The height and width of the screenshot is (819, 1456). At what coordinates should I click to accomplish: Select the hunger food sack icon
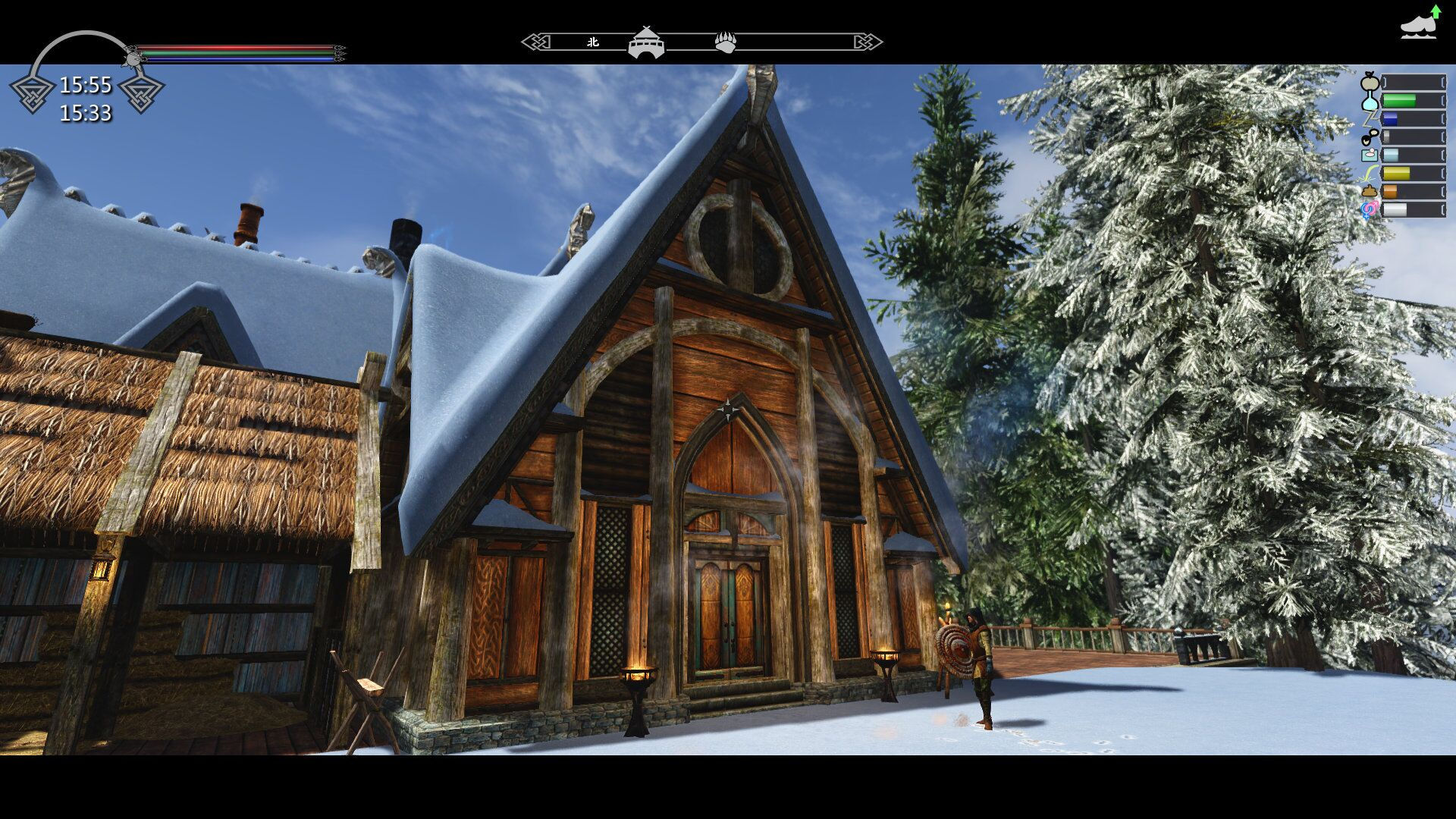(x=1370, y=82)
